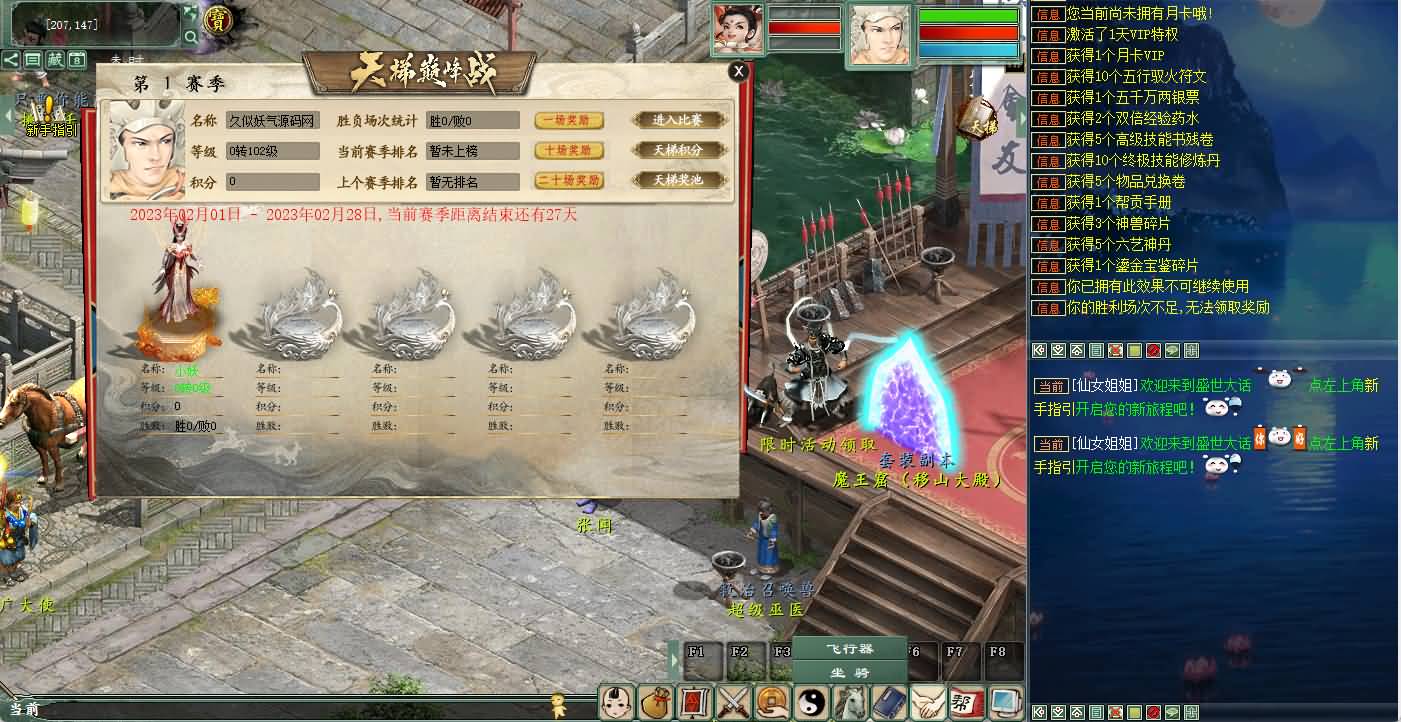Select 坐骑 from the popup menu
The width and height of the screenshot is (1401, 722).
[852, 673]
